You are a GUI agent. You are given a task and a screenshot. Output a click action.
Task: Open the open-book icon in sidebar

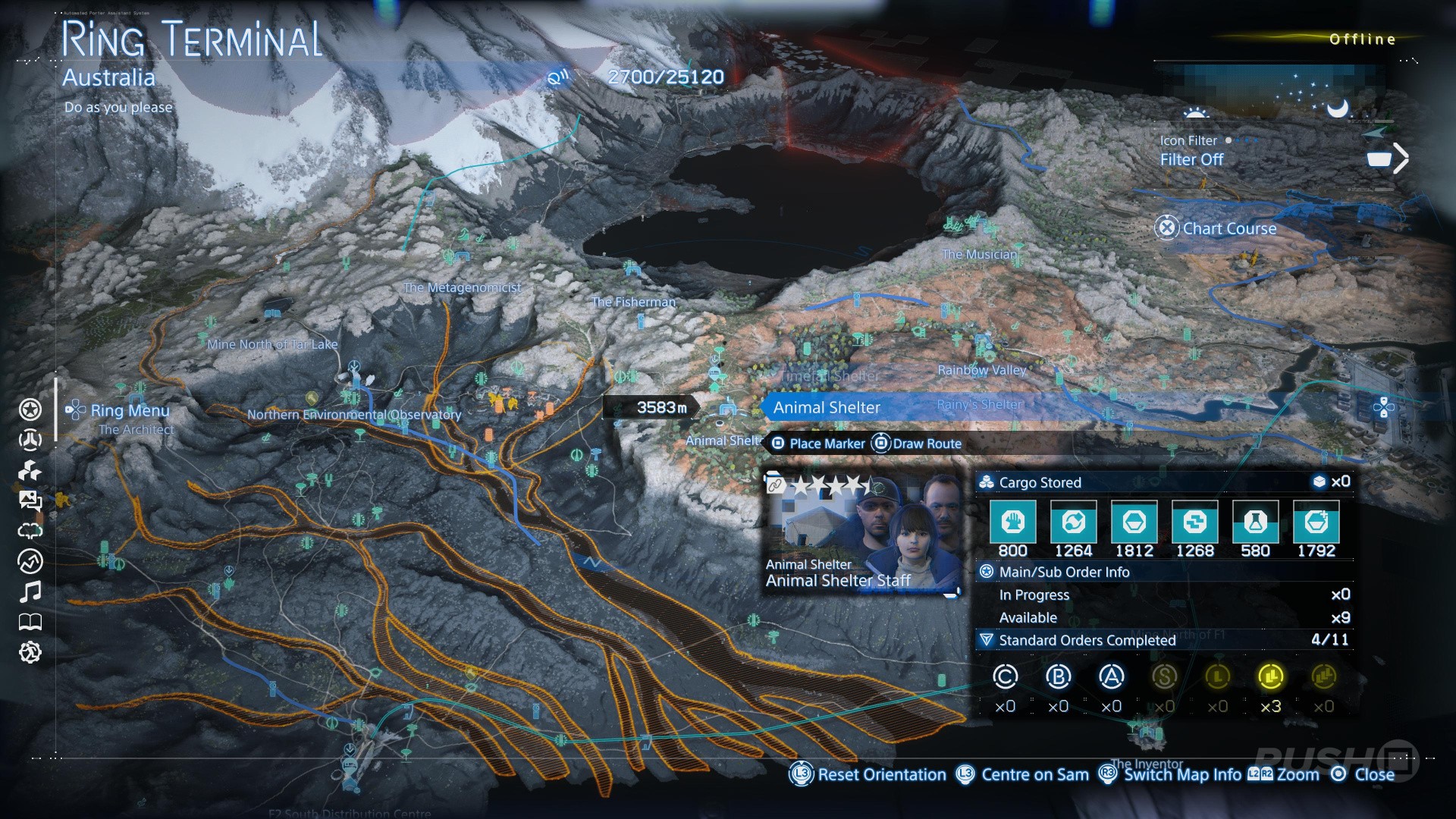coord(30,623)
